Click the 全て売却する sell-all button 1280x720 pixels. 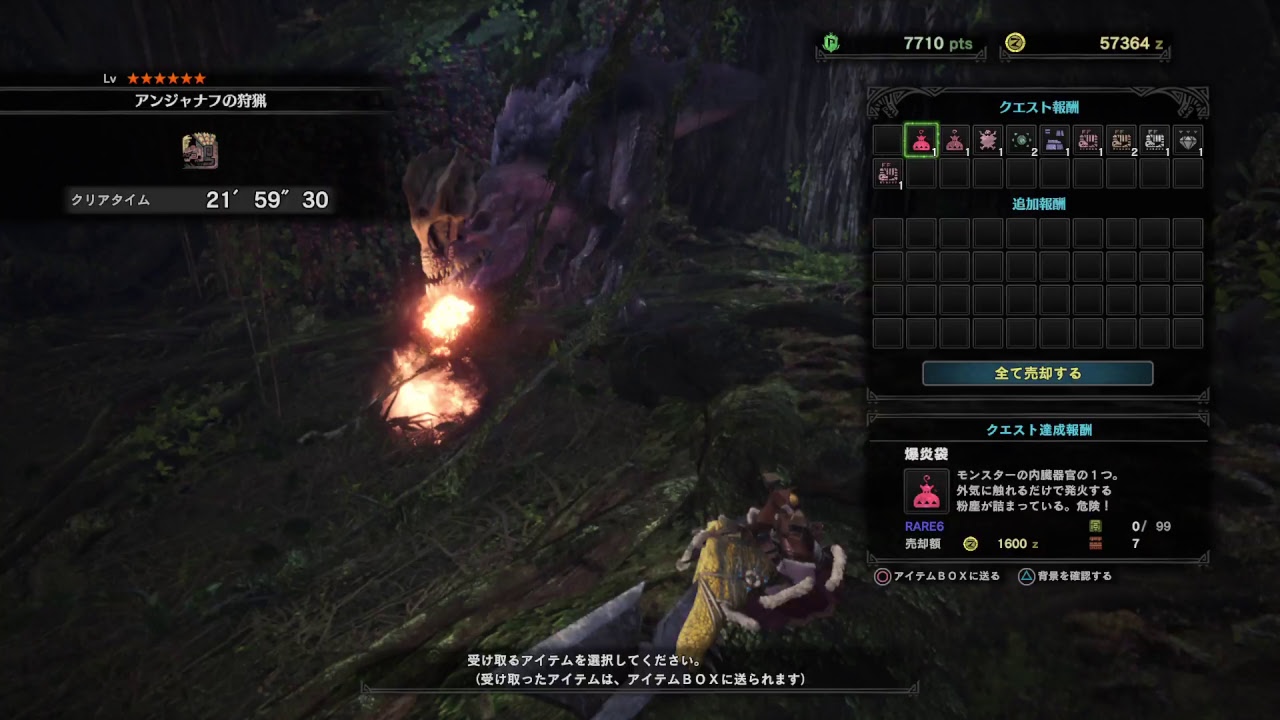[x=1037, y=373]
